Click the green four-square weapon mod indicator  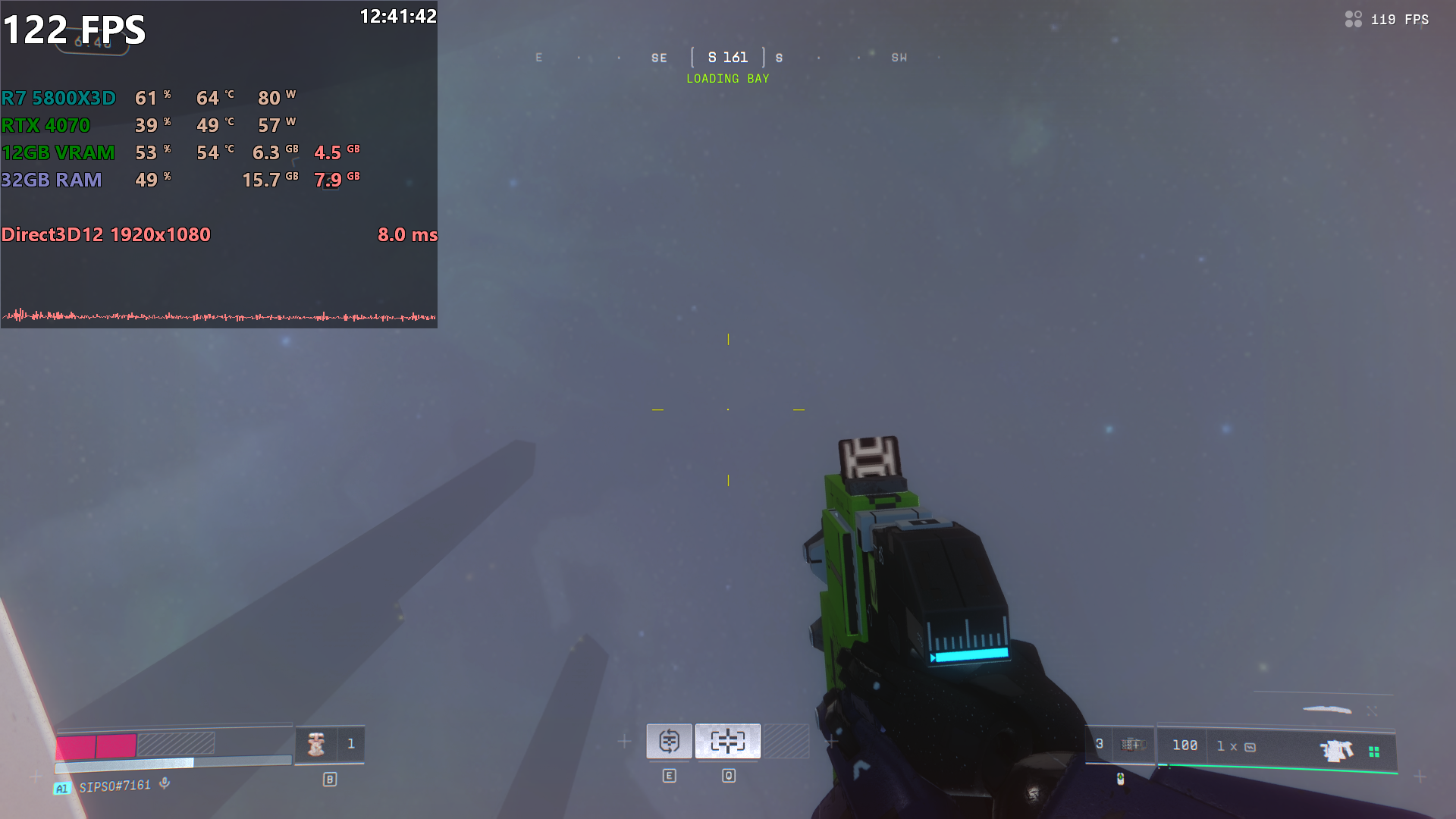(x=1374, y=752)
